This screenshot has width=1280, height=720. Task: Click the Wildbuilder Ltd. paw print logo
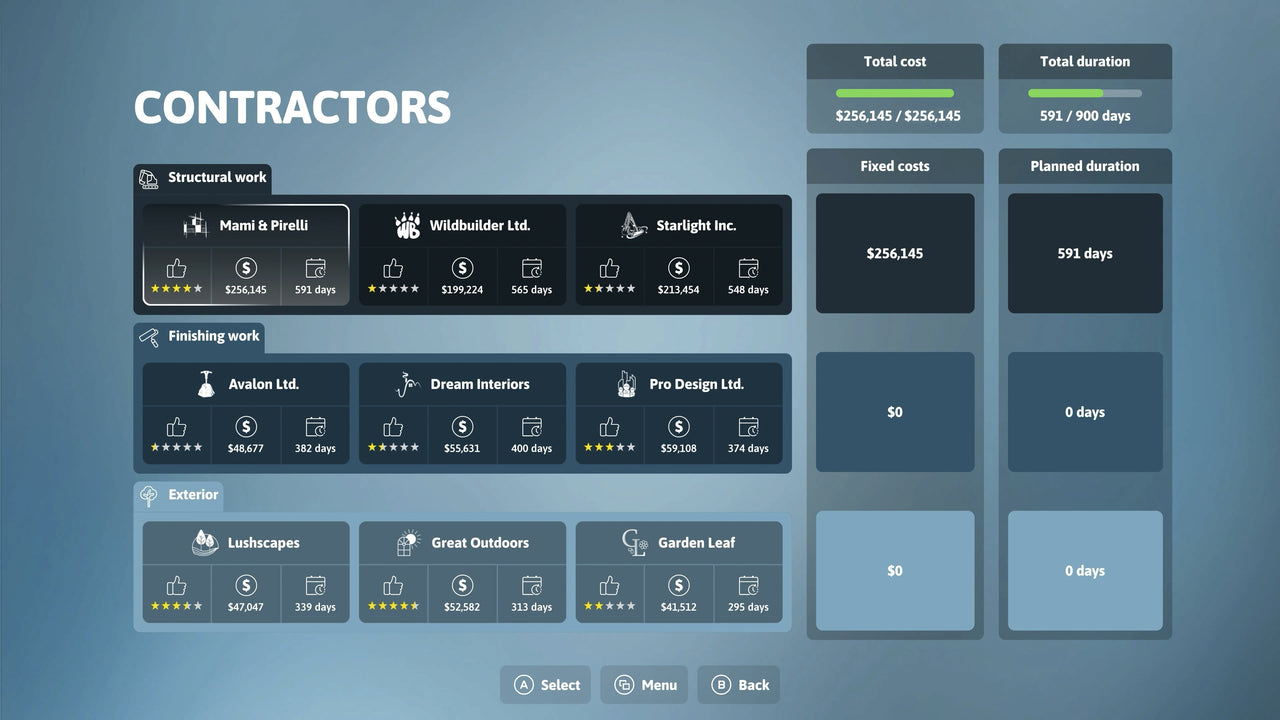[x=407, y=224]
